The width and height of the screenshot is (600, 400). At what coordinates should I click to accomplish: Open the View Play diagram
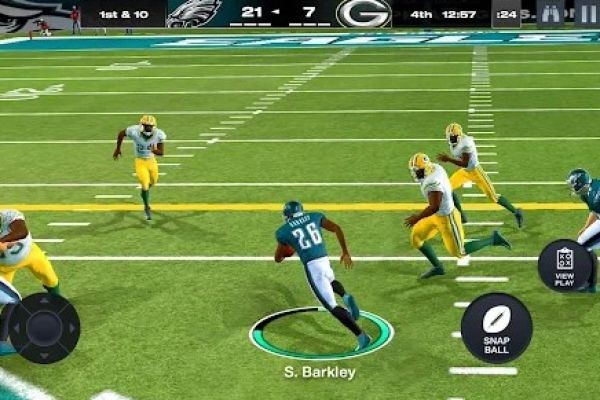click(565, 265)
